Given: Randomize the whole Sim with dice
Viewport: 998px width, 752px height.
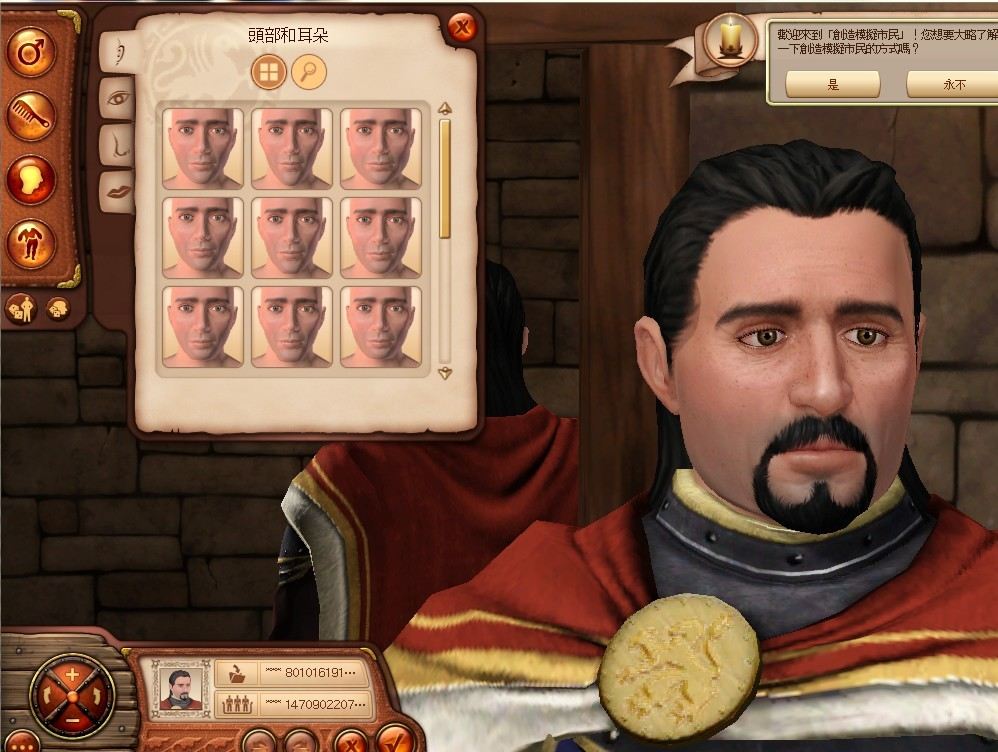Looking at the screenshot, I should (23, 310).
